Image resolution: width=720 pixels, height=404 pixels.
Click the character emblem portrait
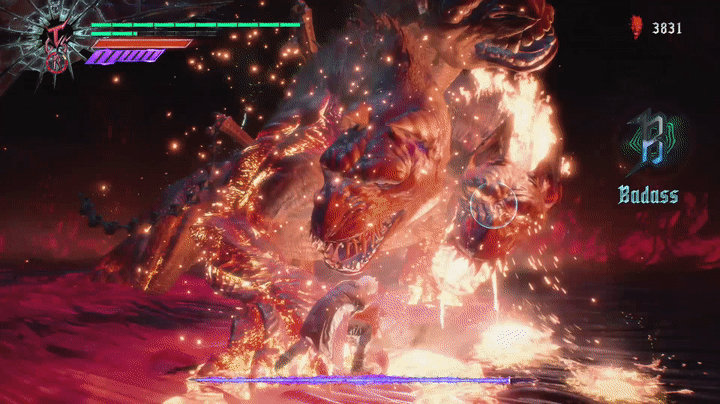pos(50,40)
